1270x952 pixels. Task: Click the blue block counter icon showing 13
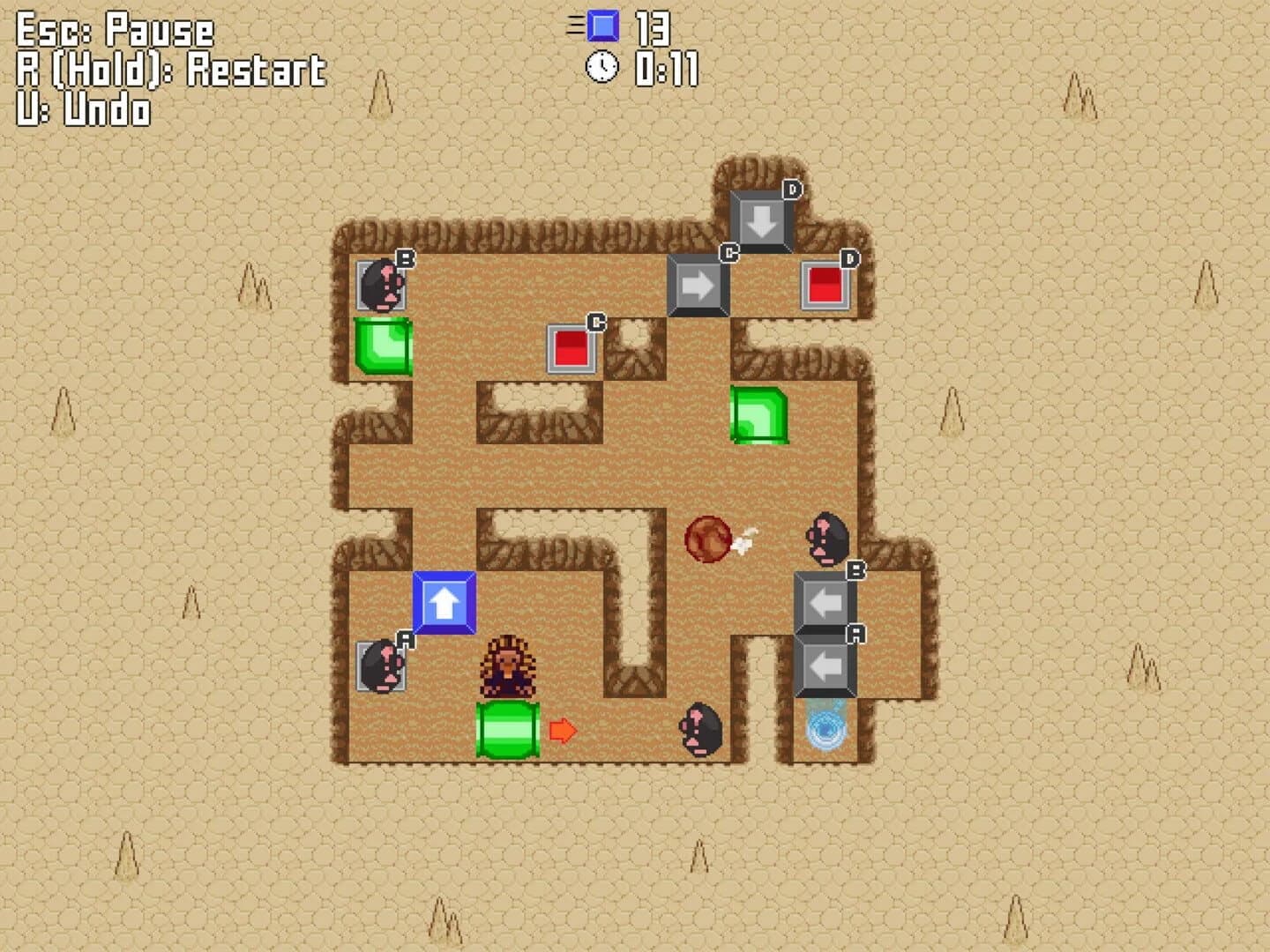602,27
